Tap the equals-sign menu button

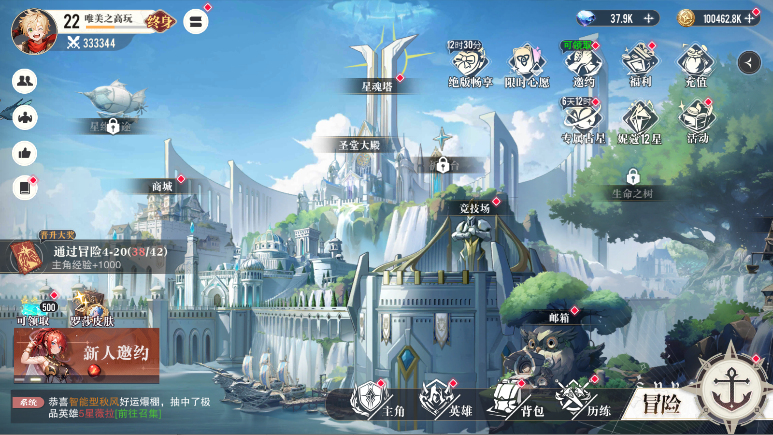(197, 21)
